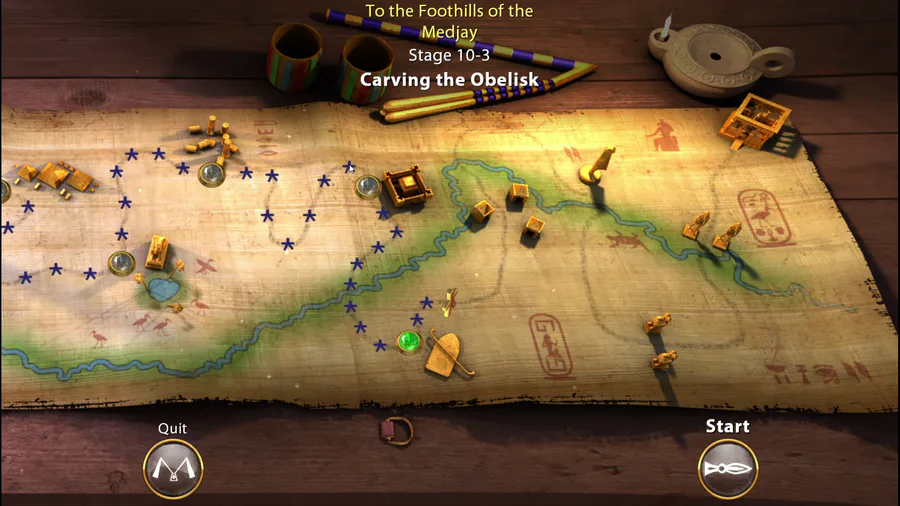Choose the stage marker beside the golden temple

coord(368,185)
